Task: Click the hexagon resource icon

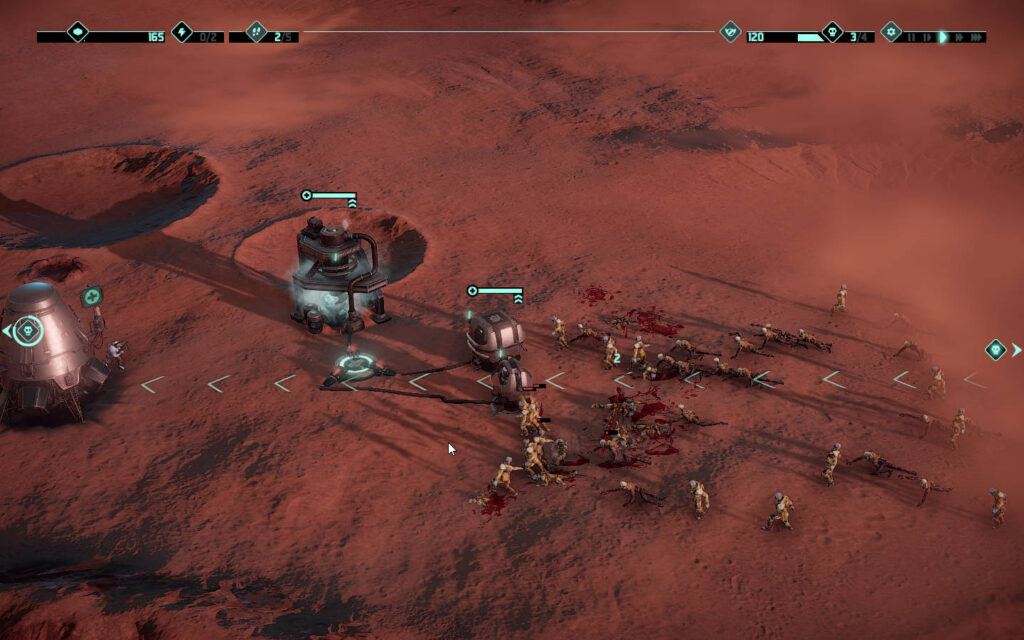Action: 77,32
